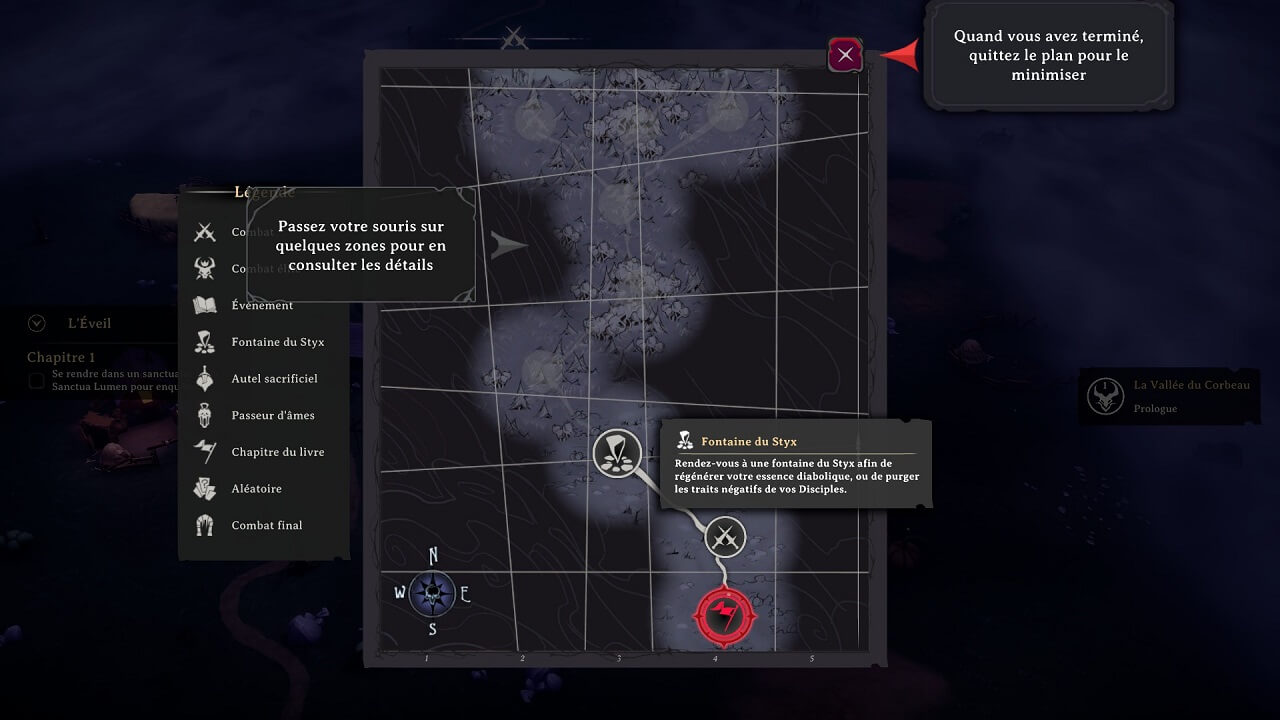Close the map with the X button

coord(845,55)
